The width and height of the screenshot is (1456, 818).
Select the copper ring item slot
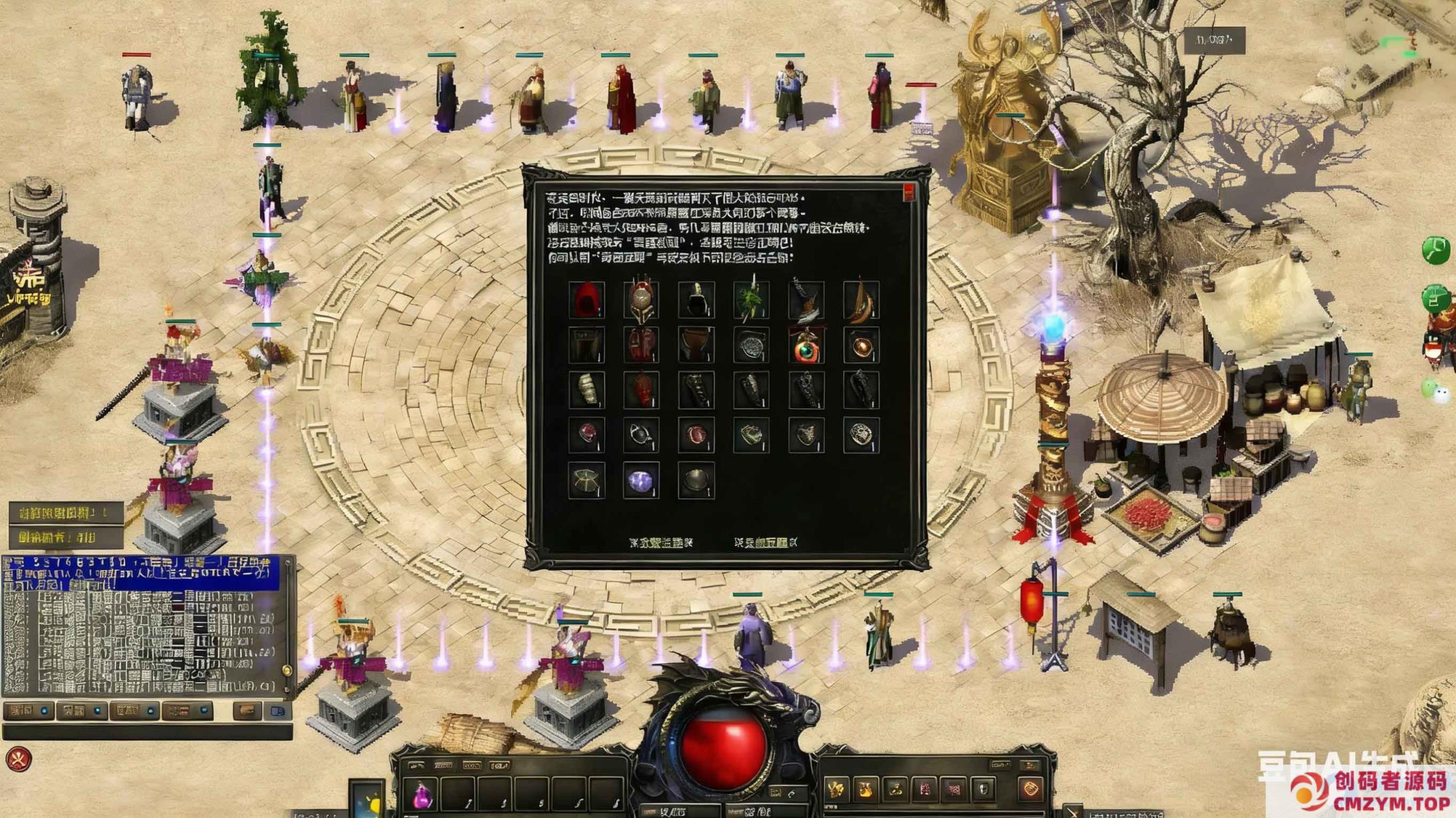(860, 346)
